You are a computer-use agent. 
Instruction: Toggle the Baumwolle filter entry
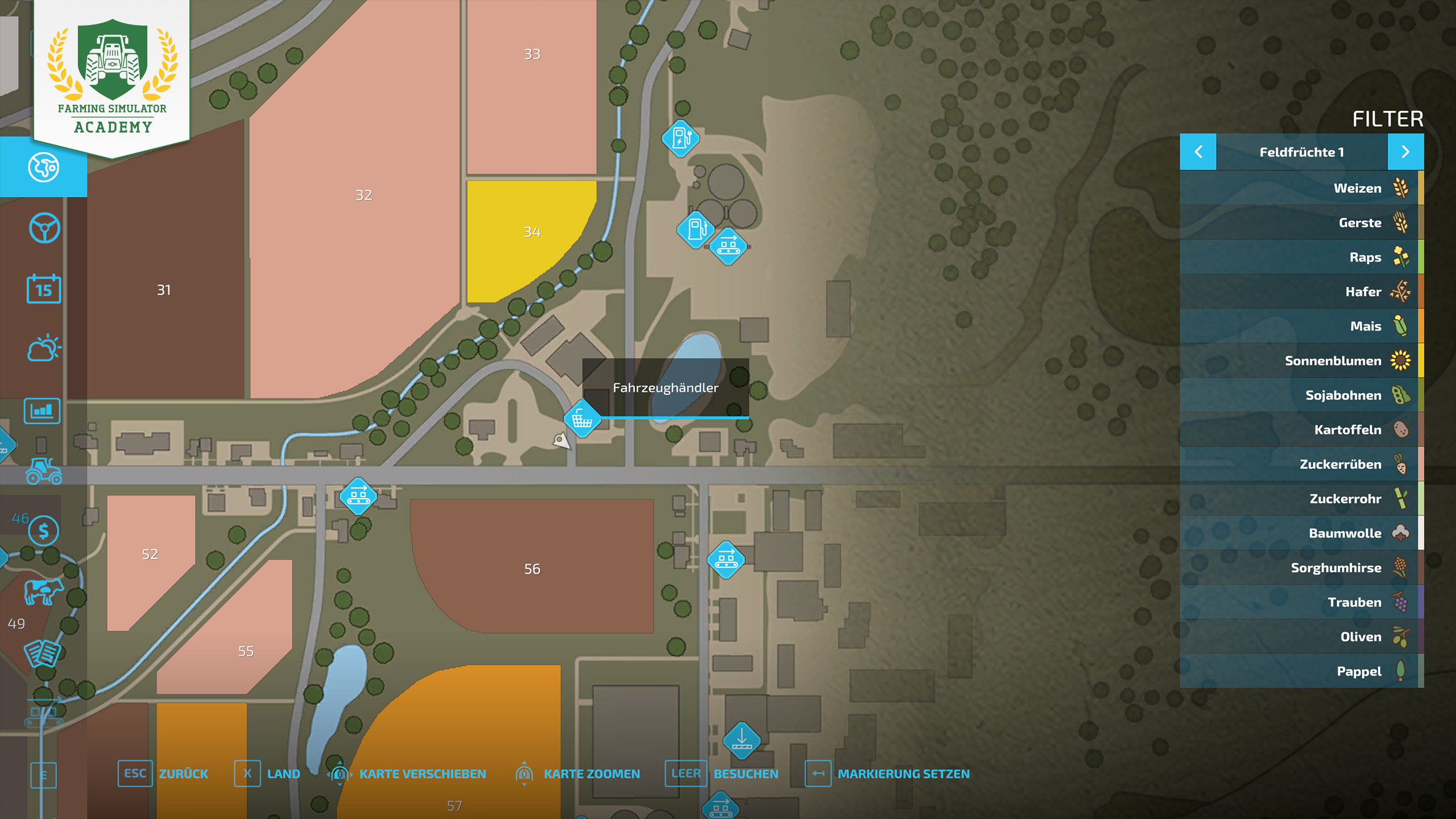coord(1301,533)
